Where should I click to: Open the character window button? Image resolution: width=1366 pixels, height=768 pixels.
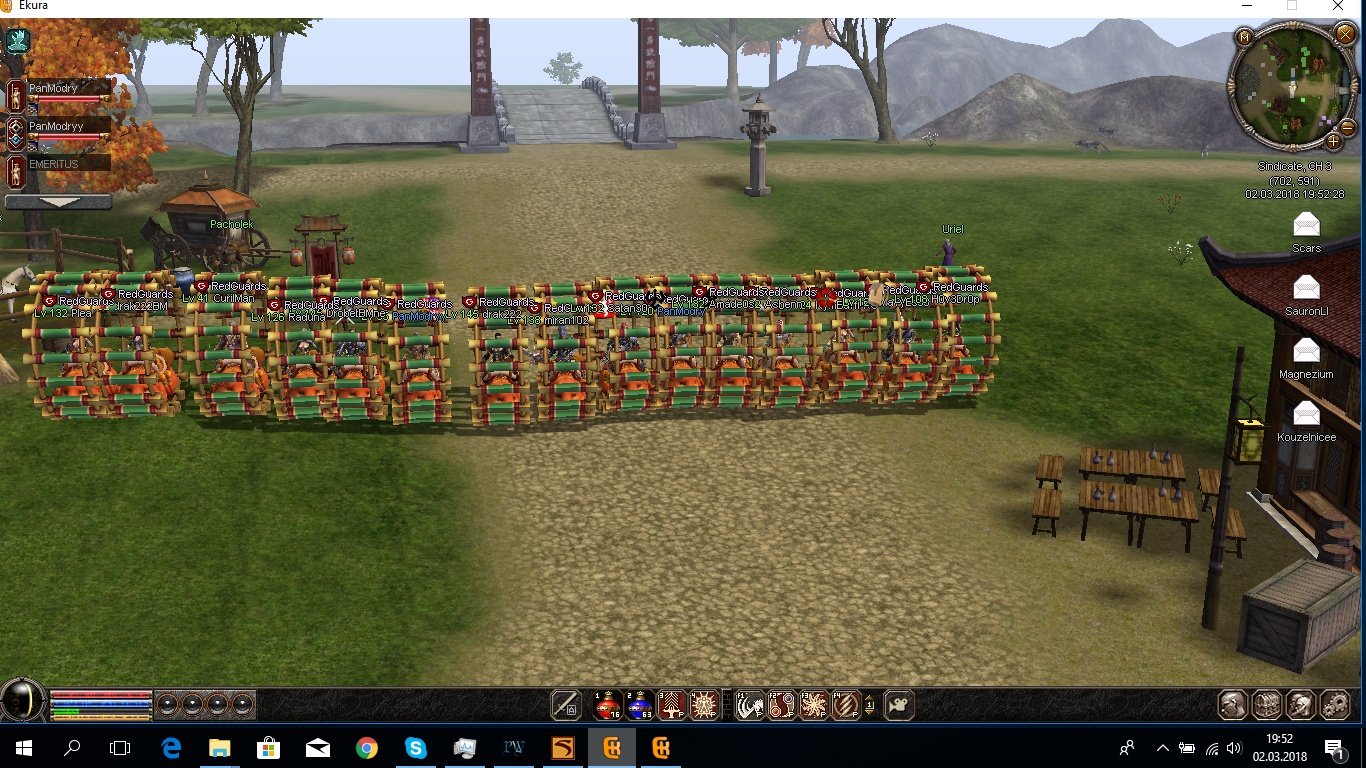tap(1234, 705)
